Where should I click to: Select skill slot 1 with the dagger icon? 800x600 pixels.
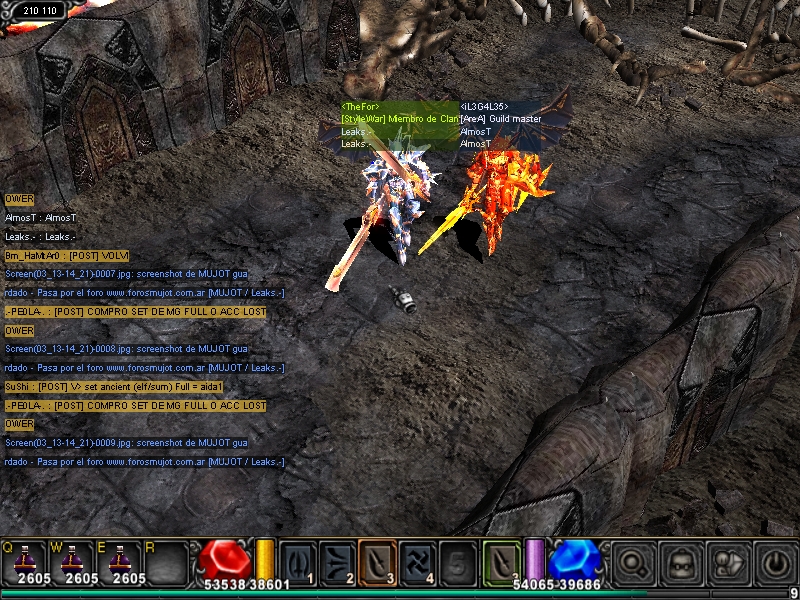point(297,560)
